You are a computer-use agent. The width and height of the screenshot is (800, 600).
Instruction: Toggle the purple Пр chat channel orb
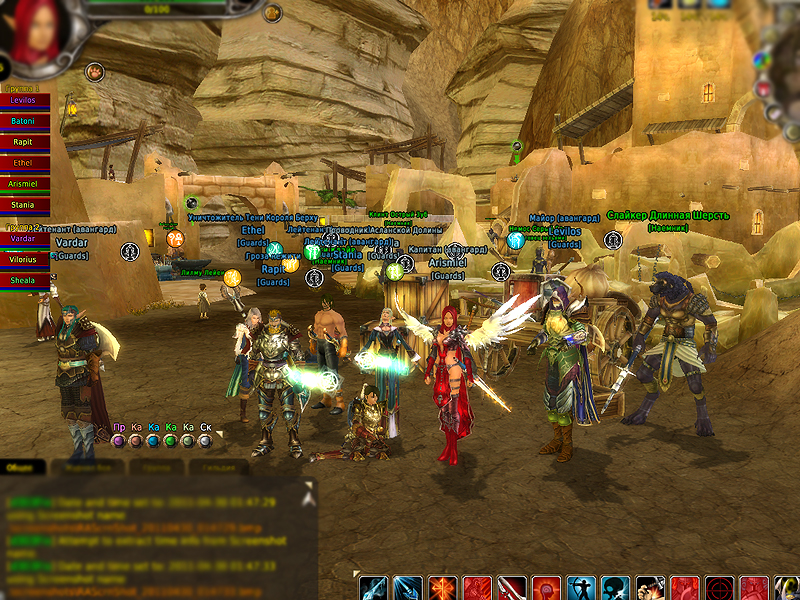[x=118, y=440]
